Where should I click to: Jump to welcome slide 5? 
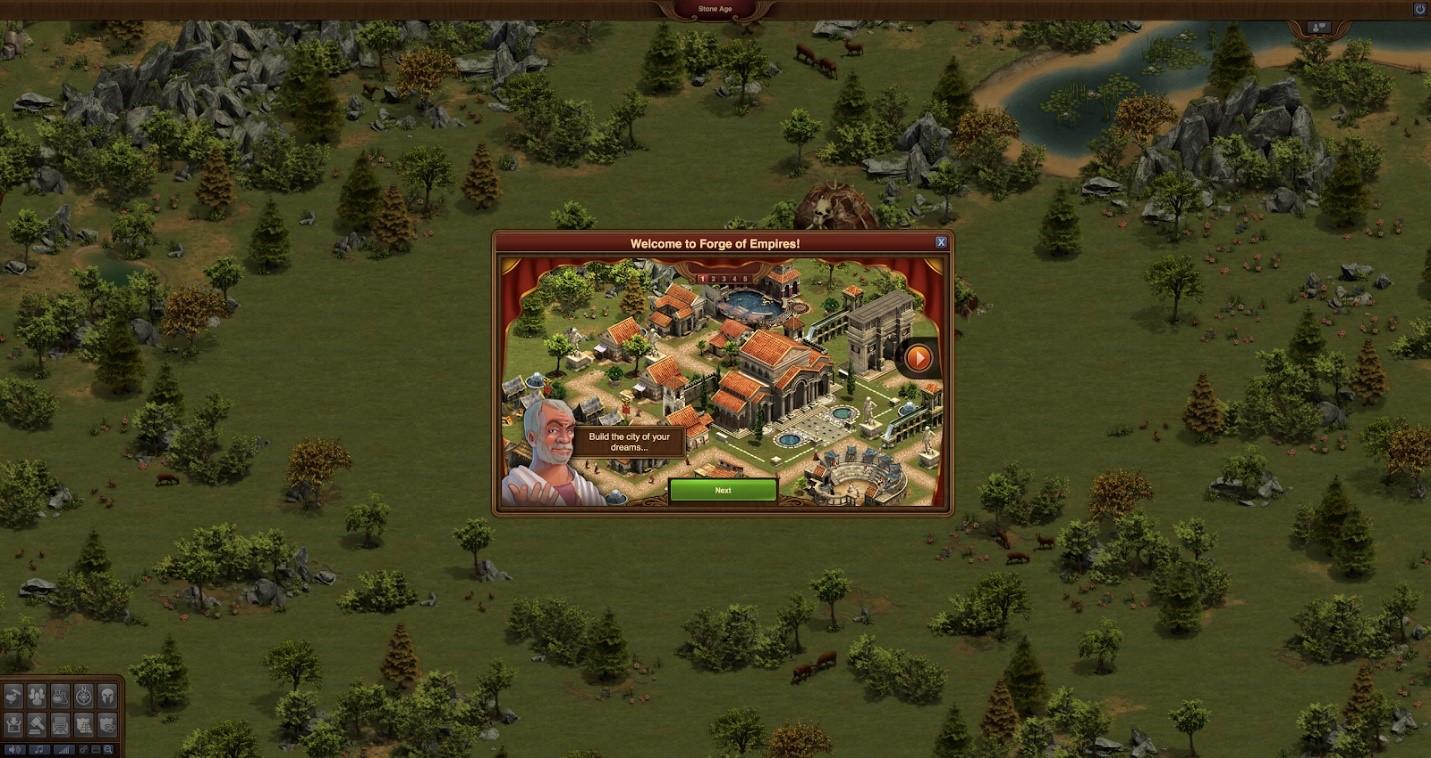point(743,279)
